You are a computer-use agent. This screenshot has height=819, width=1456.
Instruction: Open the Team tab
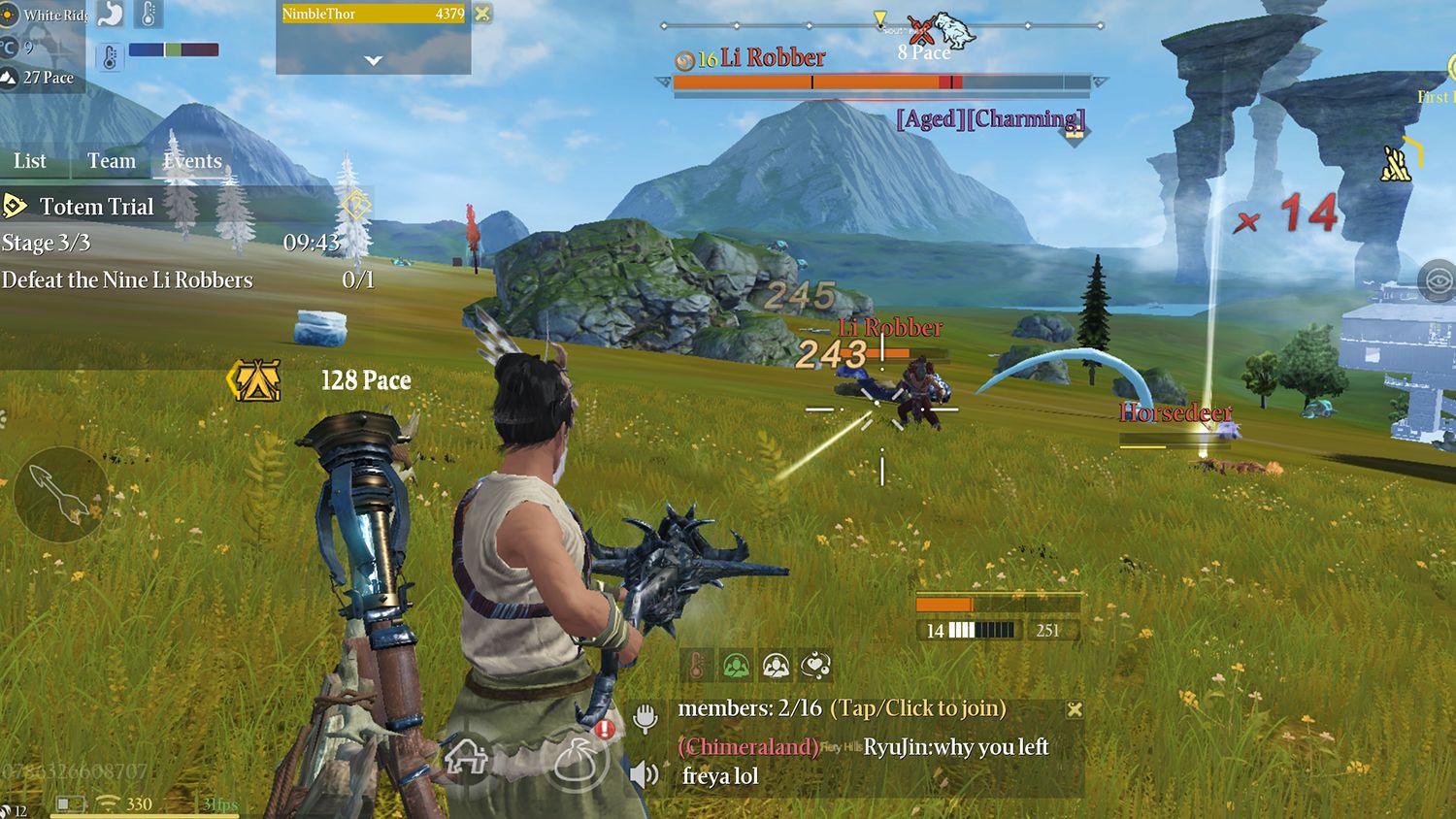pos(112,161)
